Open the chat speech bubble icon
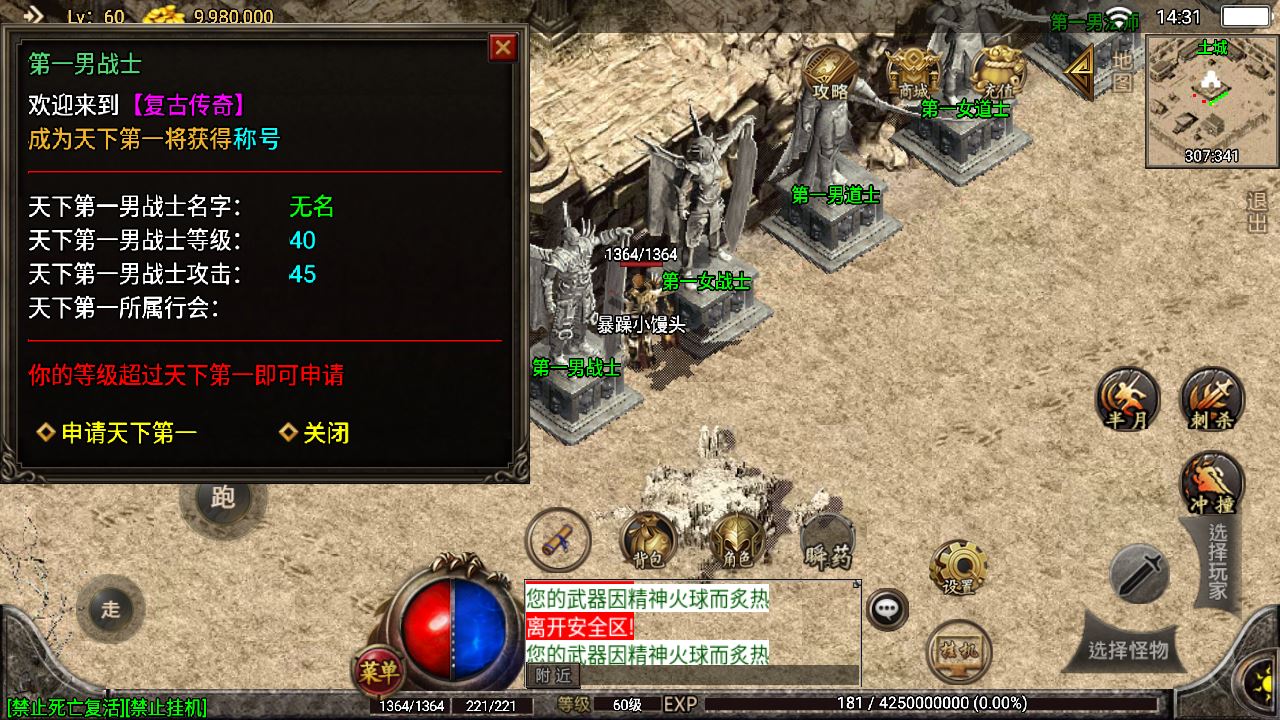The height and width of the screenshot is (720, 1280). tap(886, 608)
